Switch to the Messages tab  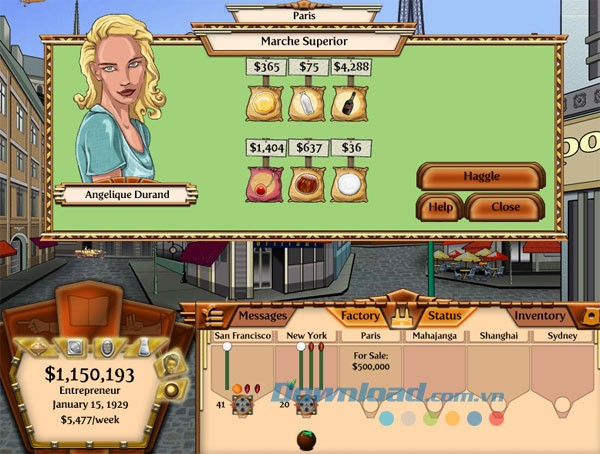tap(263, 316)
